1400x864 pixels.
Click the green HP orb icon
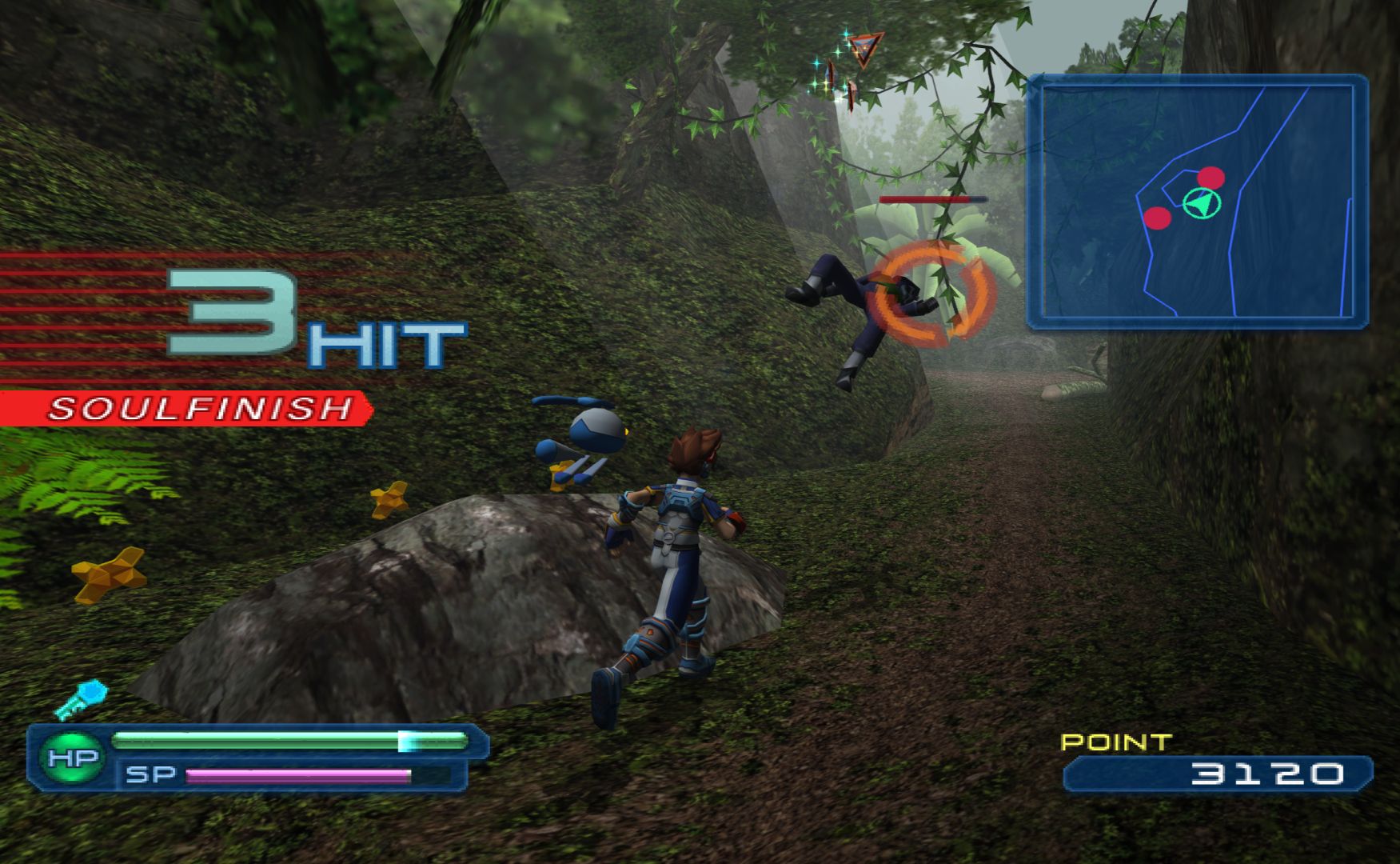tap(73, 758)
